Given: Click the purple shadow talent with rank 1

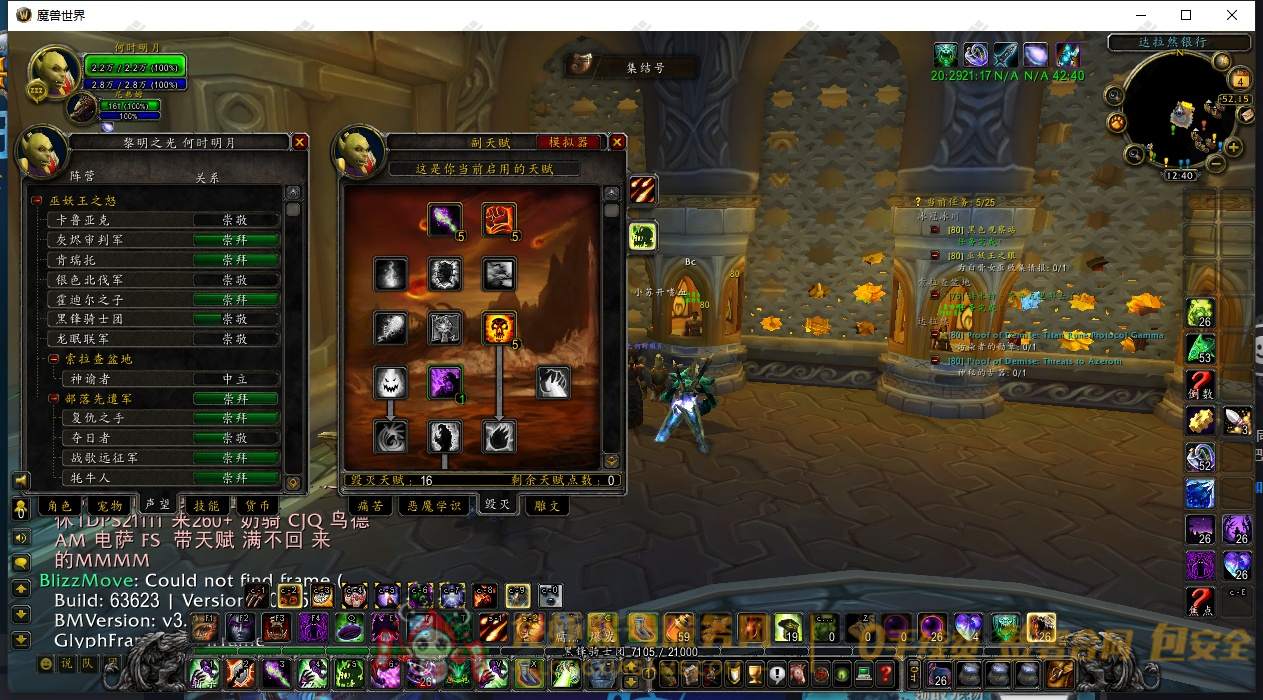Looking at the screenshot, I should [x=445, y=382].
